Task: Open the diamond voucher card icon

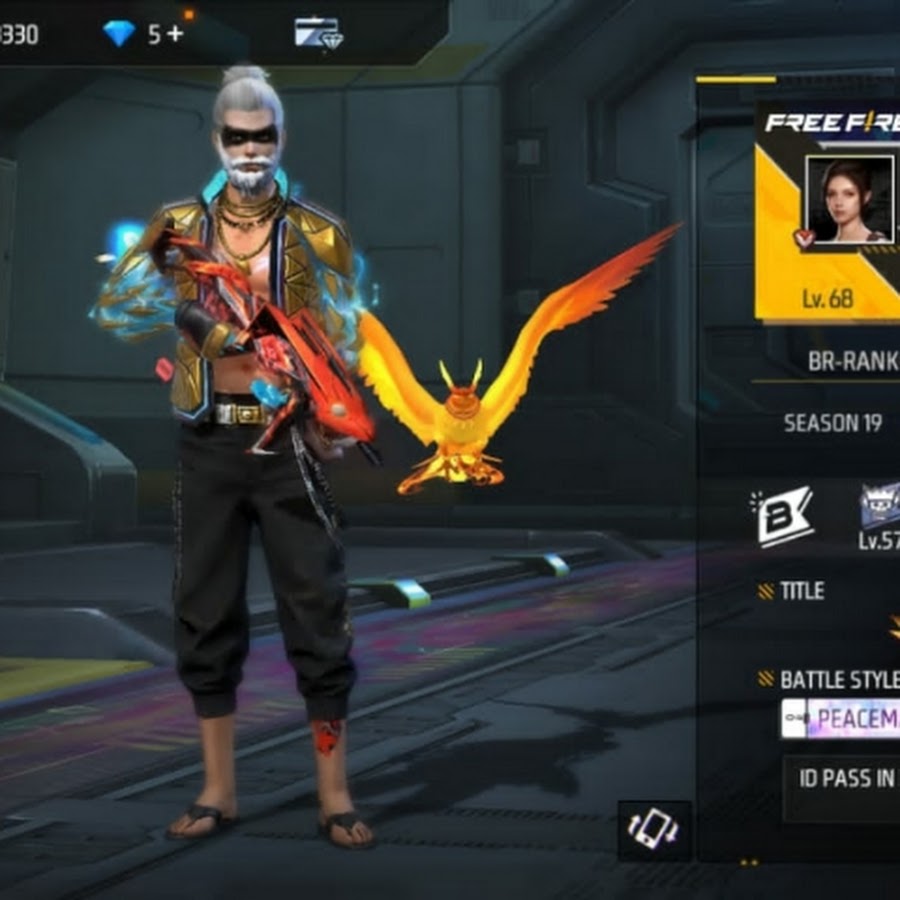Action: tap(319, 33)
